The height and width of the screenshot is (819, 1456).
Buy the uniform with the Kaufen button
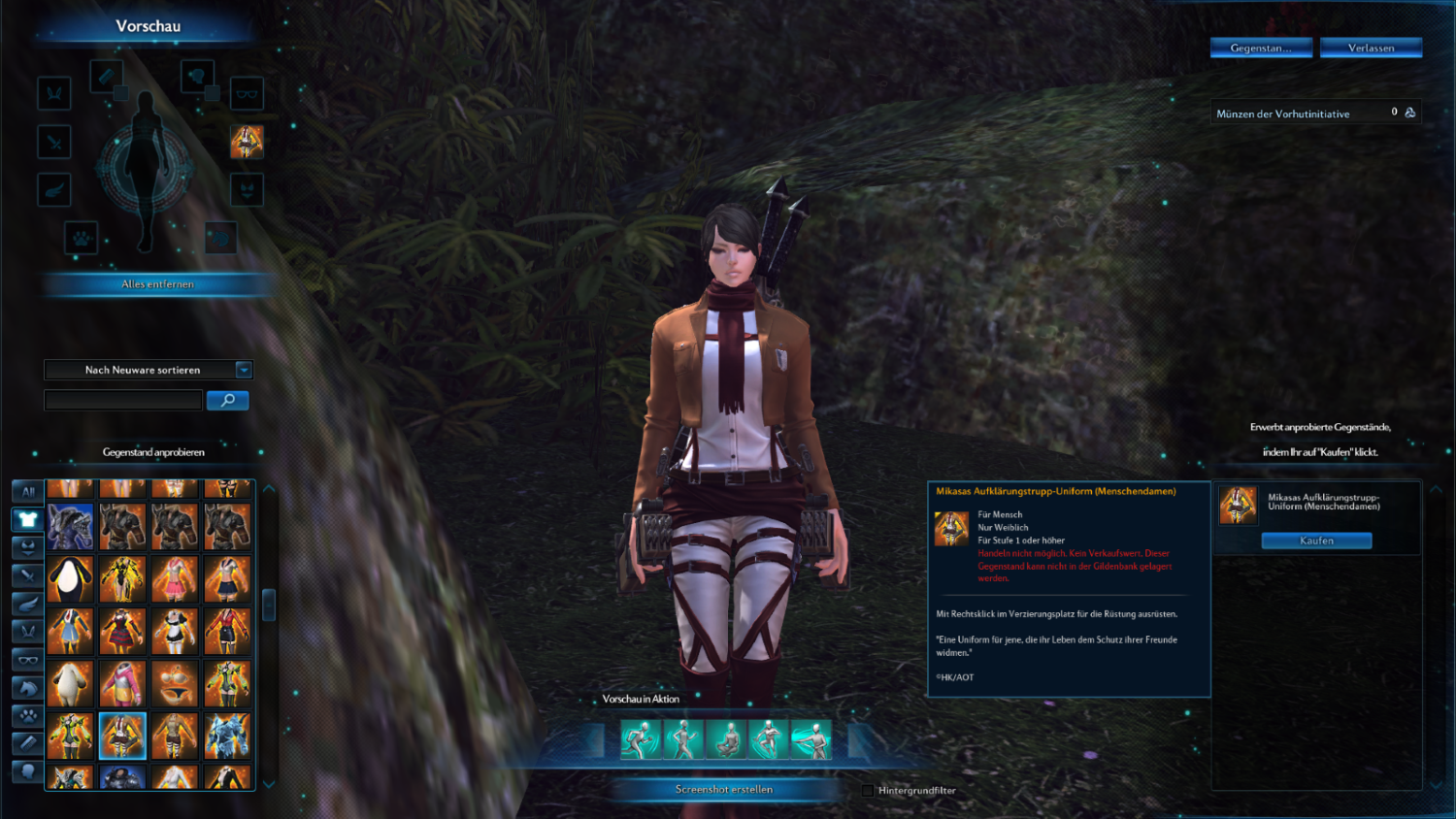click(1316, 541)
